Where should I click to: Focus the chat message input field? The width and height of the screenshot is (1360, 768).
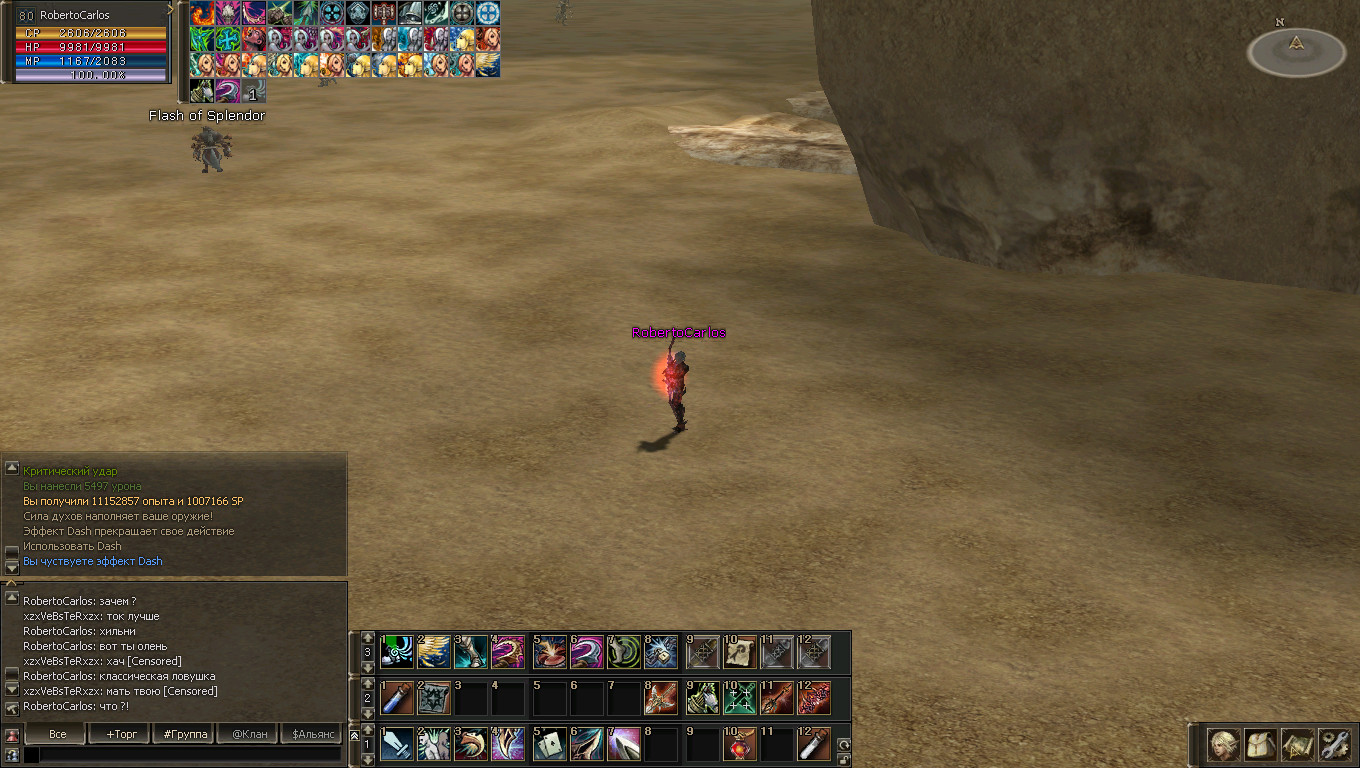[x=190, y=755]
